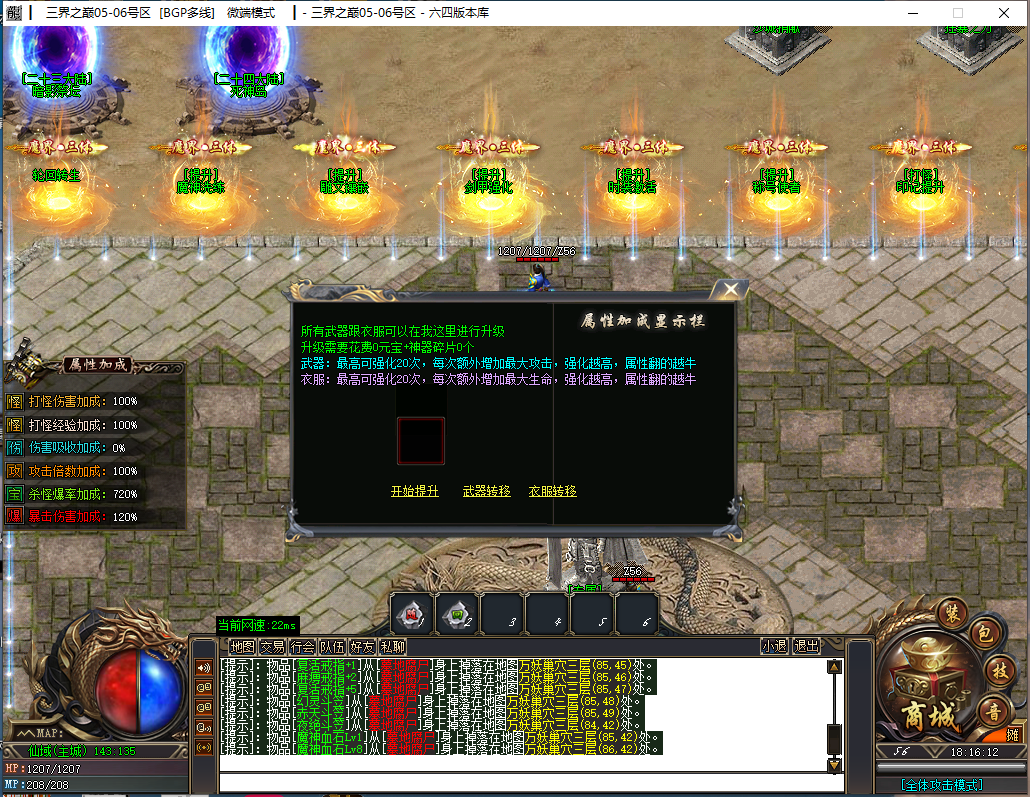
Task: Select the 衣服转移 clothing transfer option
Action: pos(552,491)
